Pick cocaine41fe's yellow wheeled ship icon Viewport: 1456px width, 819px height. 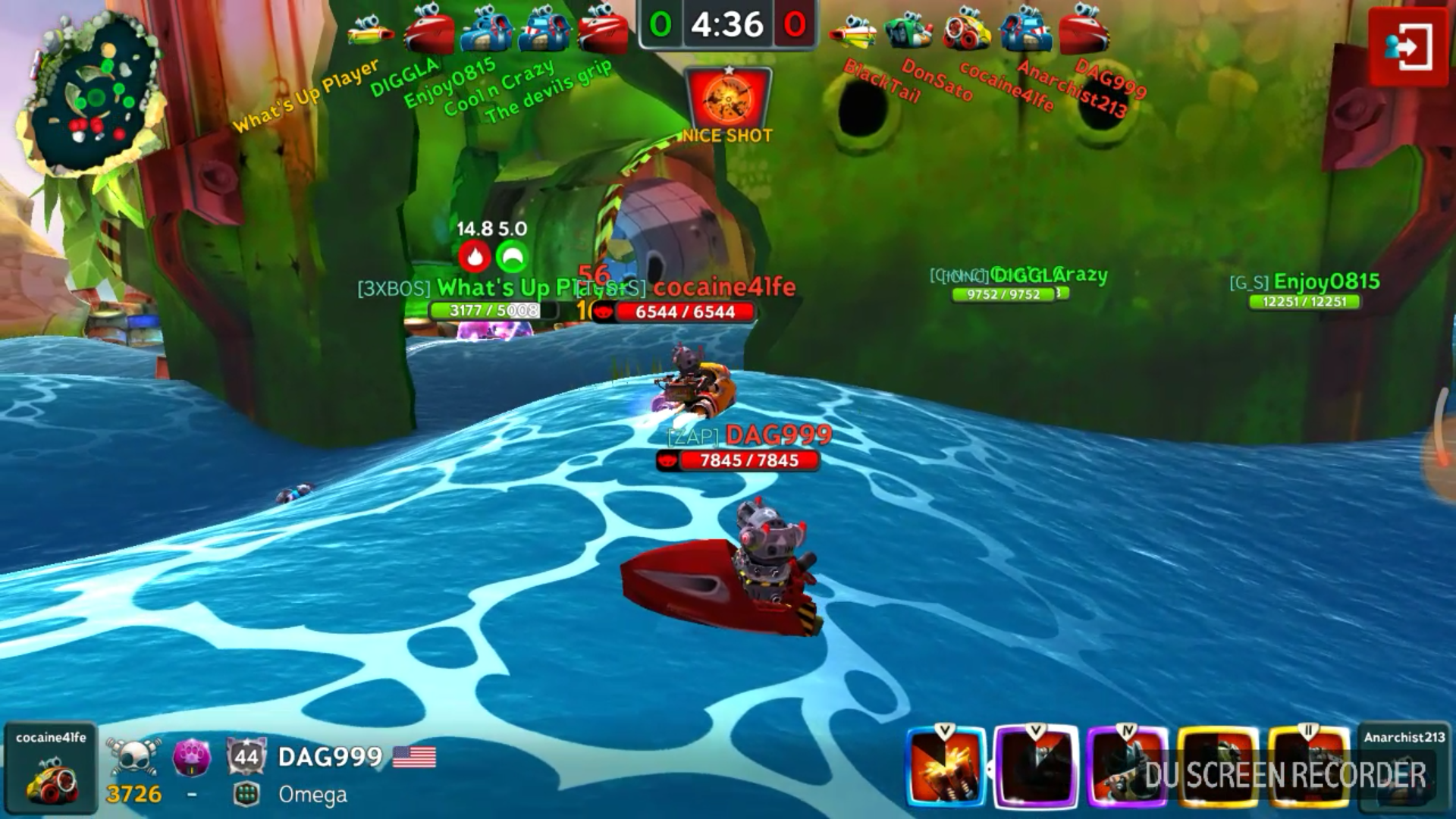click(x=967, y=30)
